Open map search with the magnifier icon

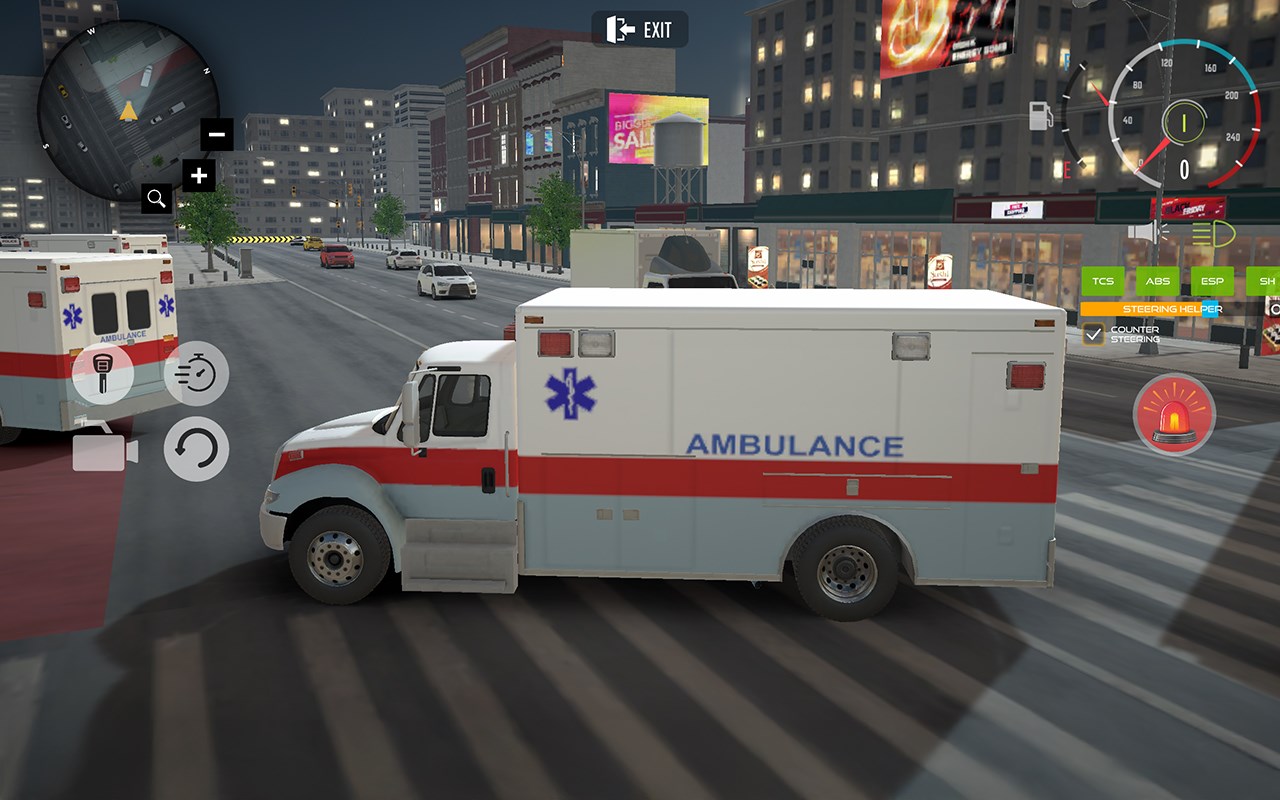(x=156, y=198)
